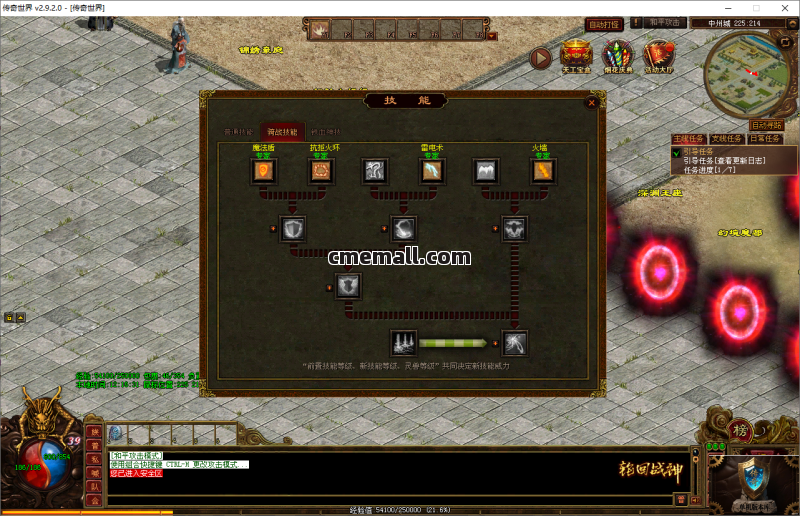Screen dimensions: 800x516
Task: Activate the 自动寻路 auto-pathfinding button
Action: [766, 125]
